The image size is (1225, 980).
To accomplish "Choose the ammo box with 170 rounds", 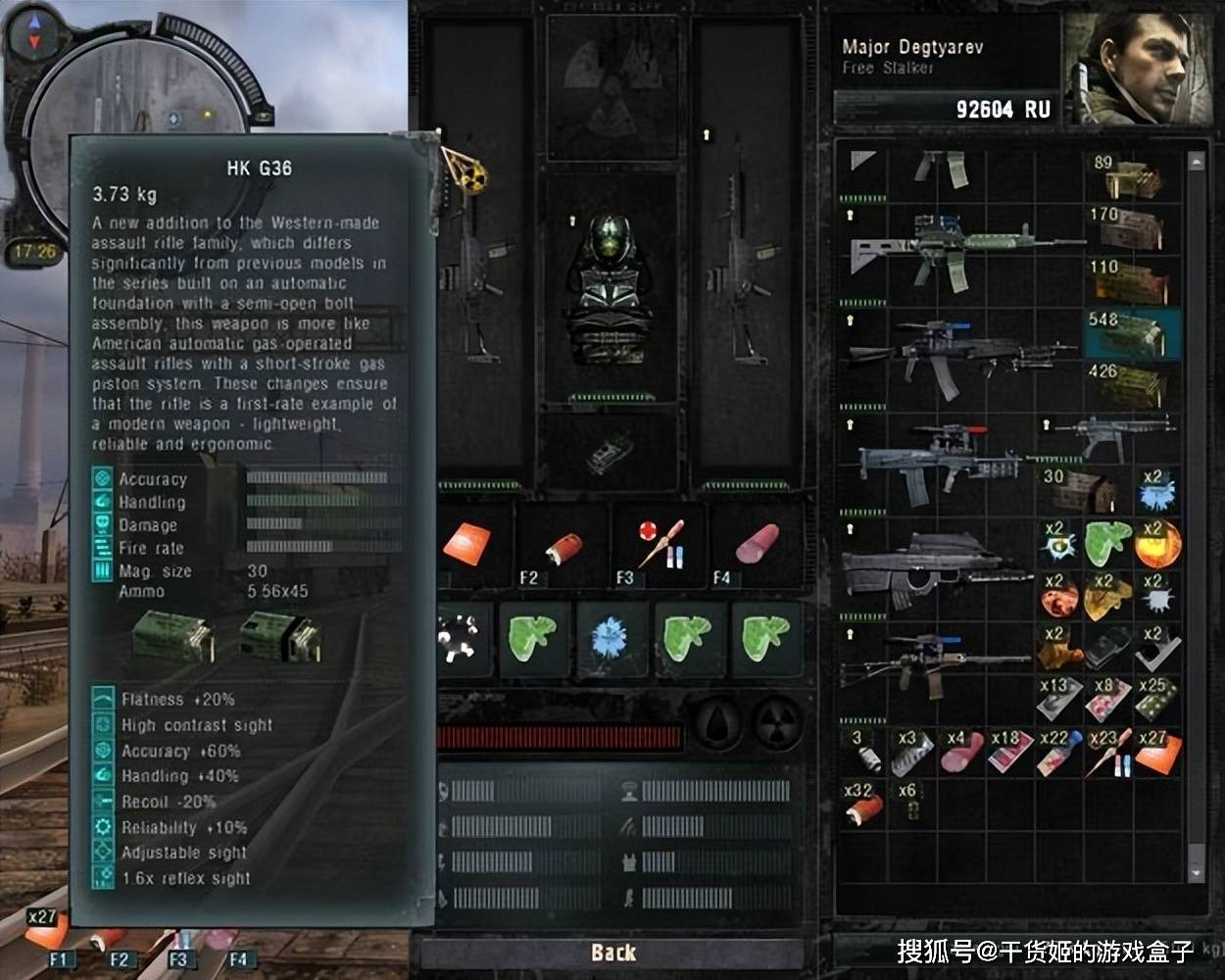I will [1131, 227].
